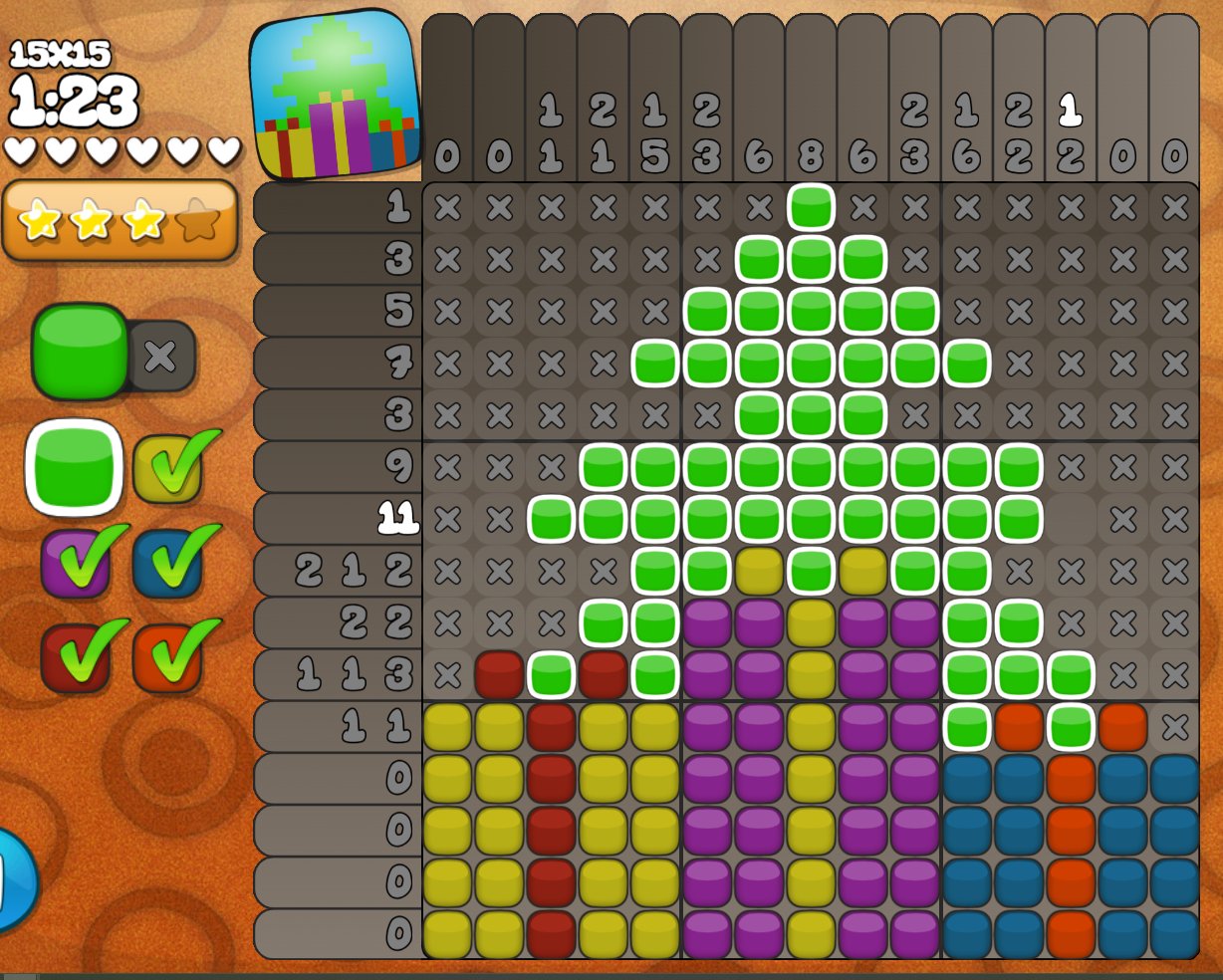Choose the yellow color swatch
This screenshot has width=1223, height=980.
click(168, 467)
